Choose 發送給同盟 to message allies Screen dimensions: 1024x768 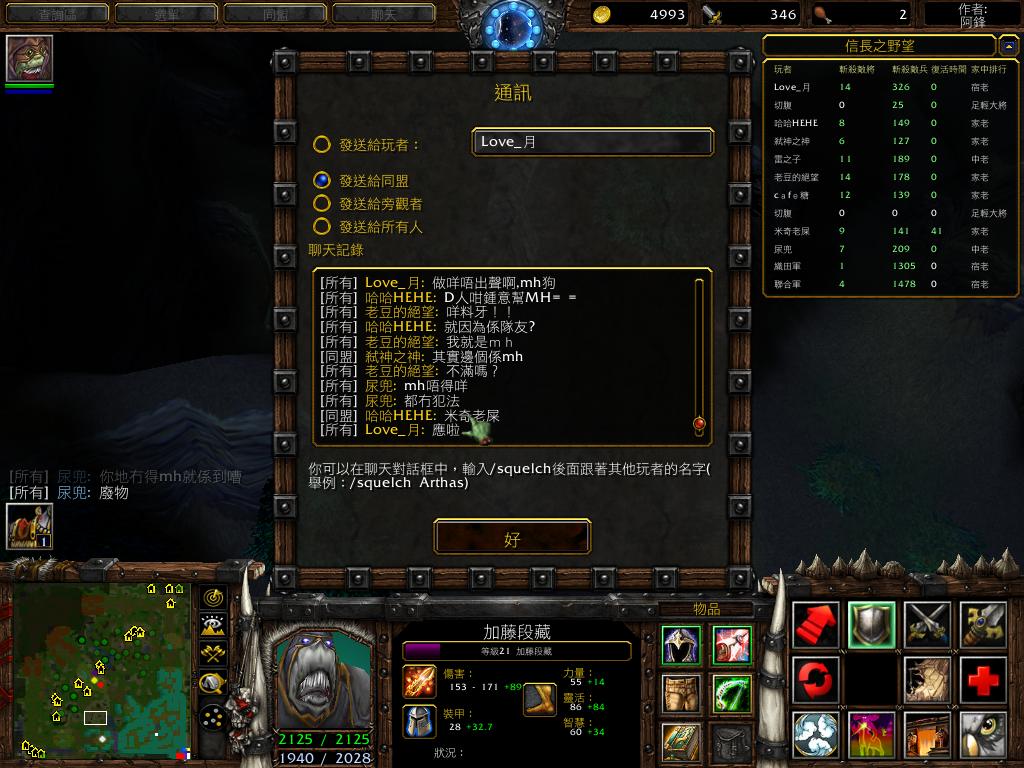coord(321,181)
